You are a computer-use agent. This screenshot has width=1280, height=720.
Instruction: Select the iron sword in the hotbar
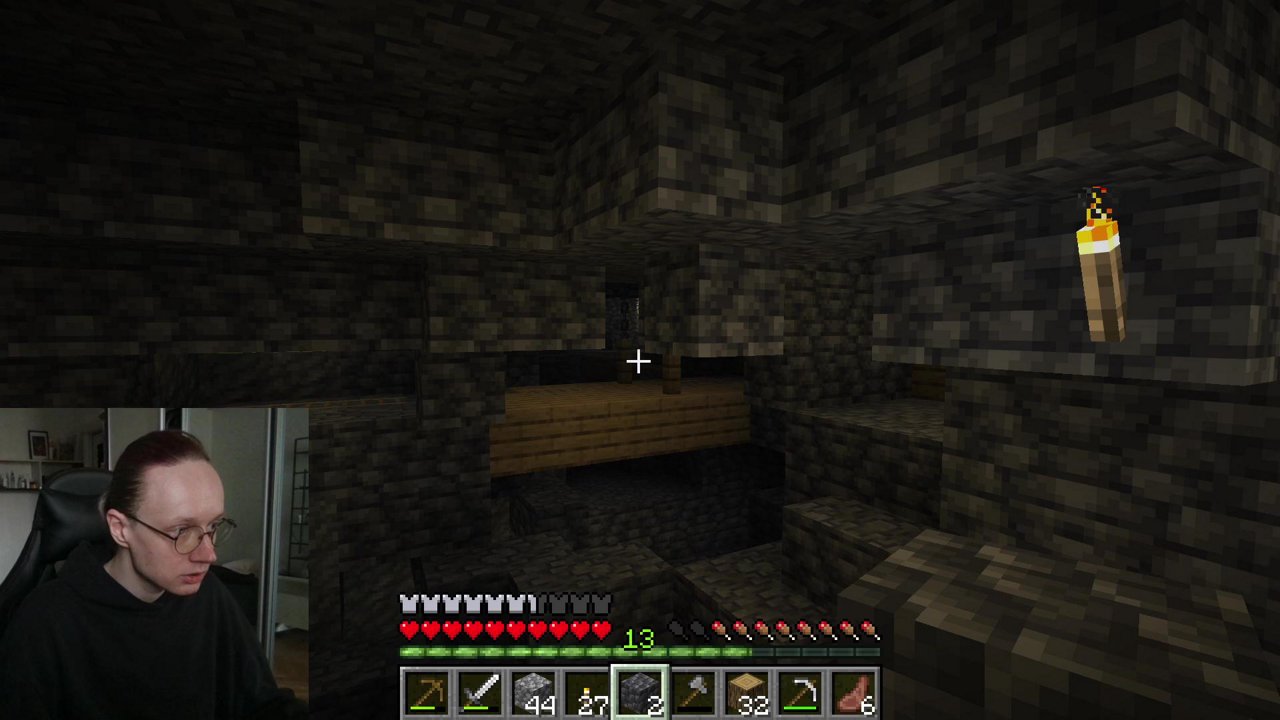click(481, 690)
